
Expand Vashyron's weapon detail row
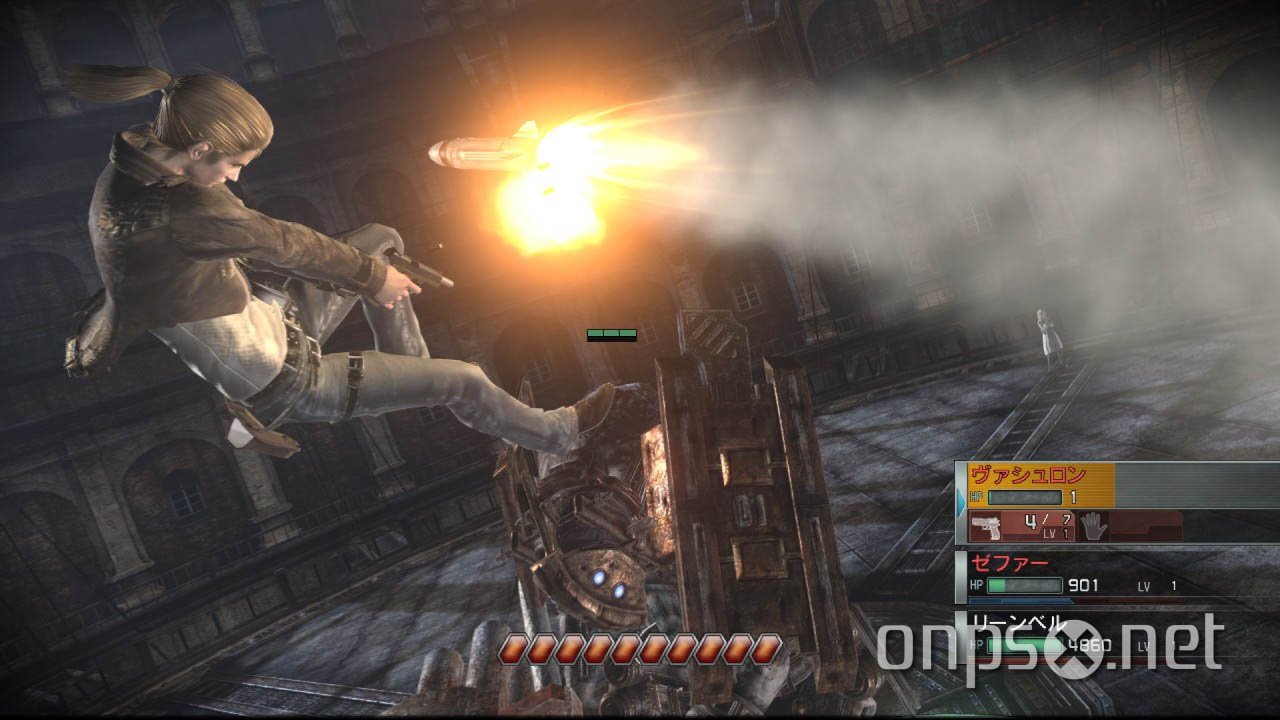pos(1060,525)
